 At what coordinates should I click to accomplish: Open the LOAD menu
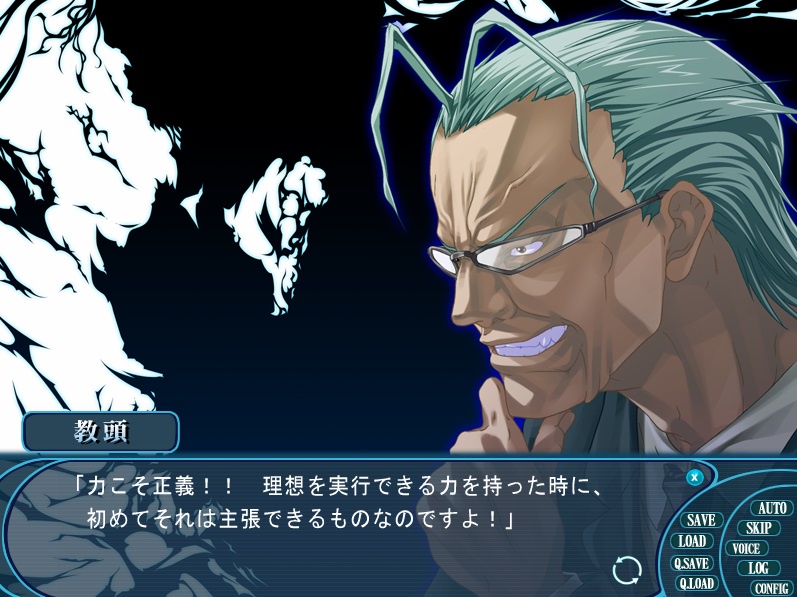pyautogui.click(x=692, y=541)
